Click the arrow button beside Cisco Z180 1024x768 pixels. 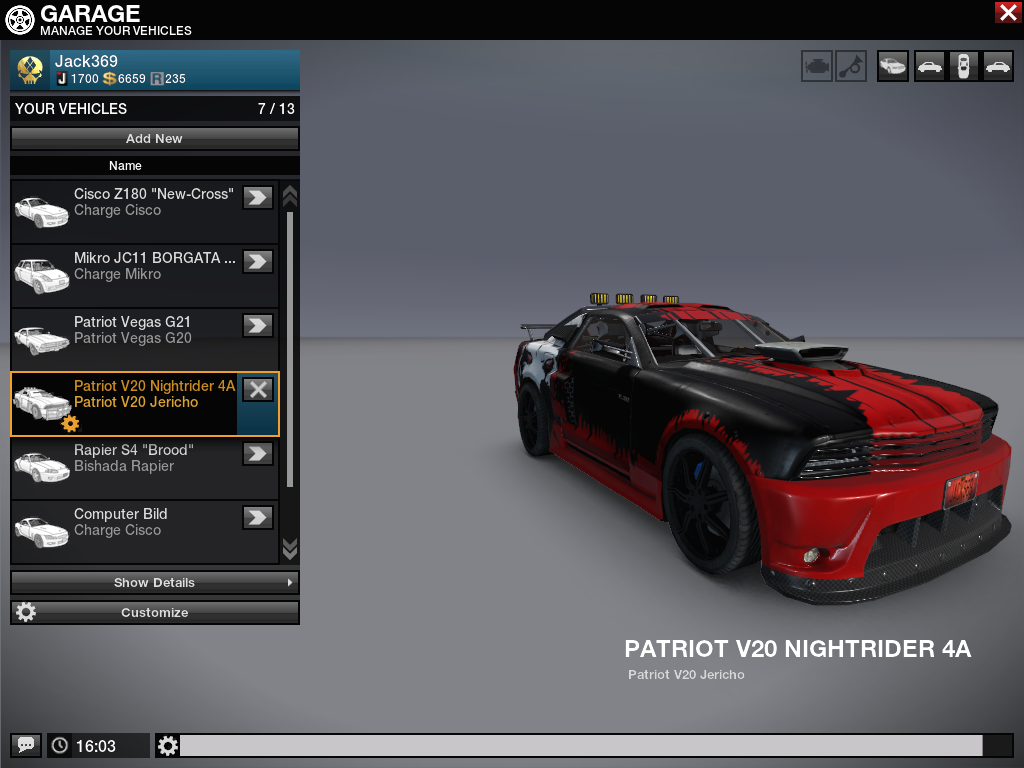click(258, 197)
